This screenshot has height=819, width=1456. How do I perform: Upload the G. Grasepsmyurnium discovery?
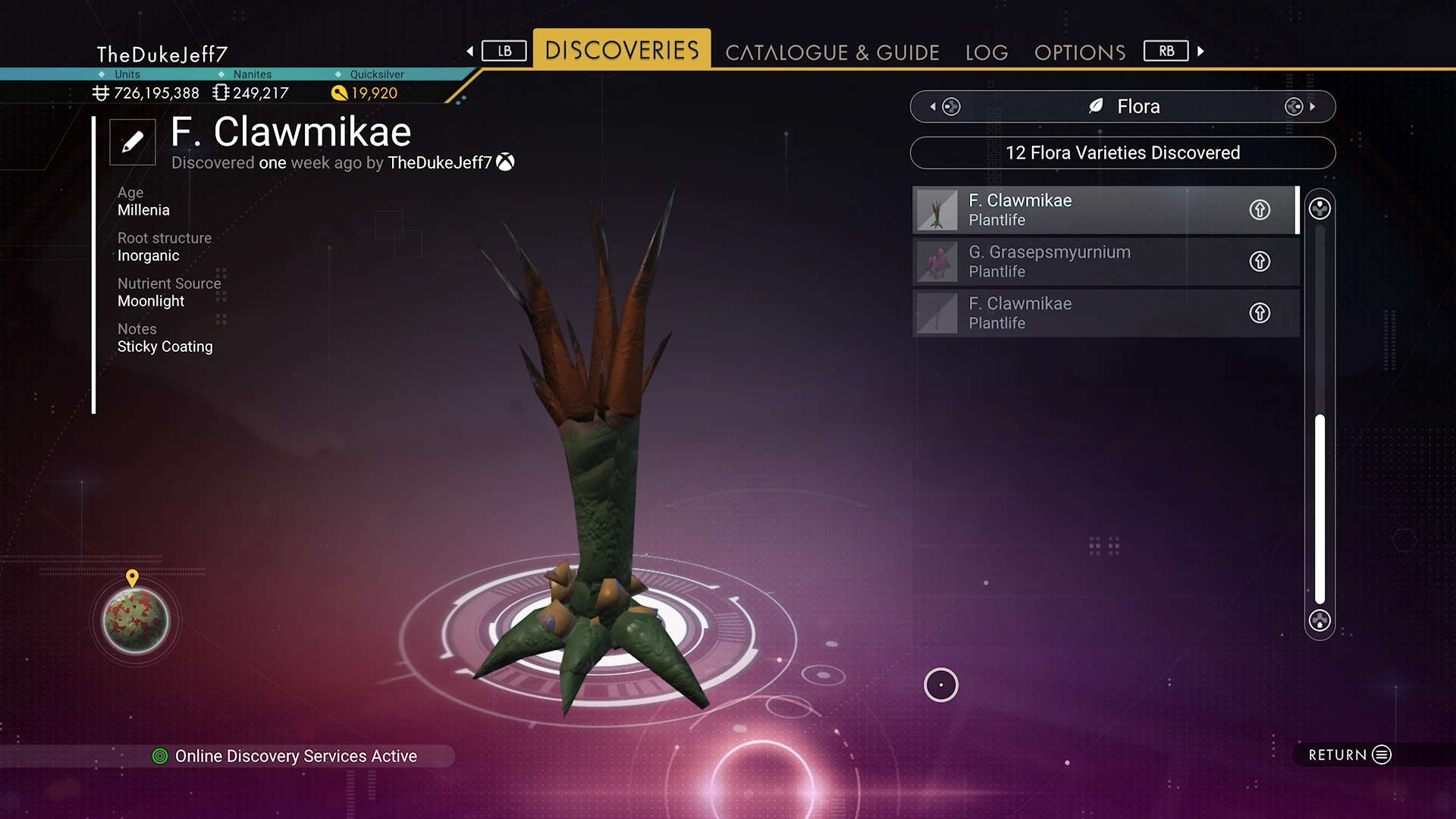pos(1260,262)
